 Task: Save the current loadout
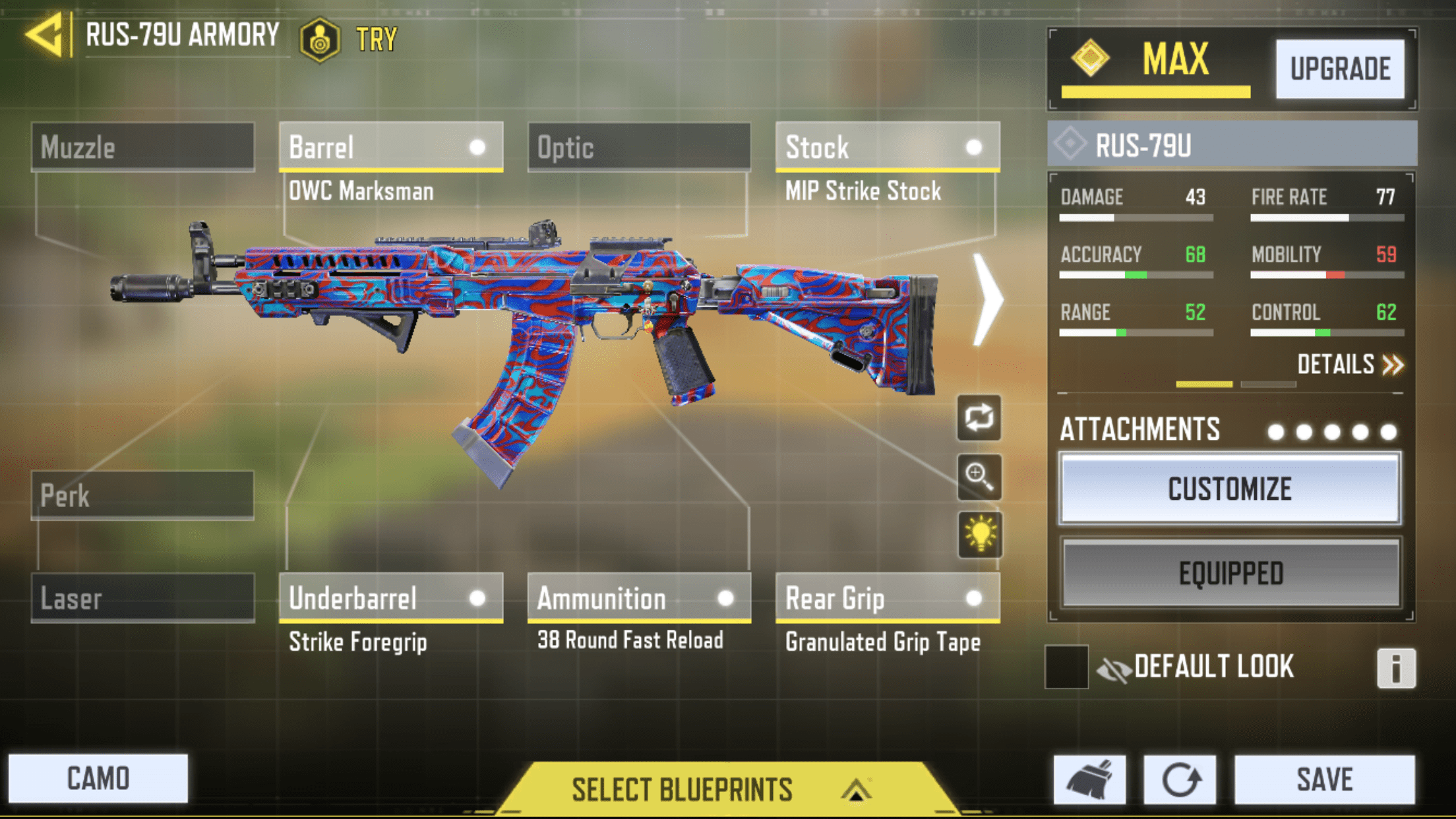click(x=1324, y=779)
